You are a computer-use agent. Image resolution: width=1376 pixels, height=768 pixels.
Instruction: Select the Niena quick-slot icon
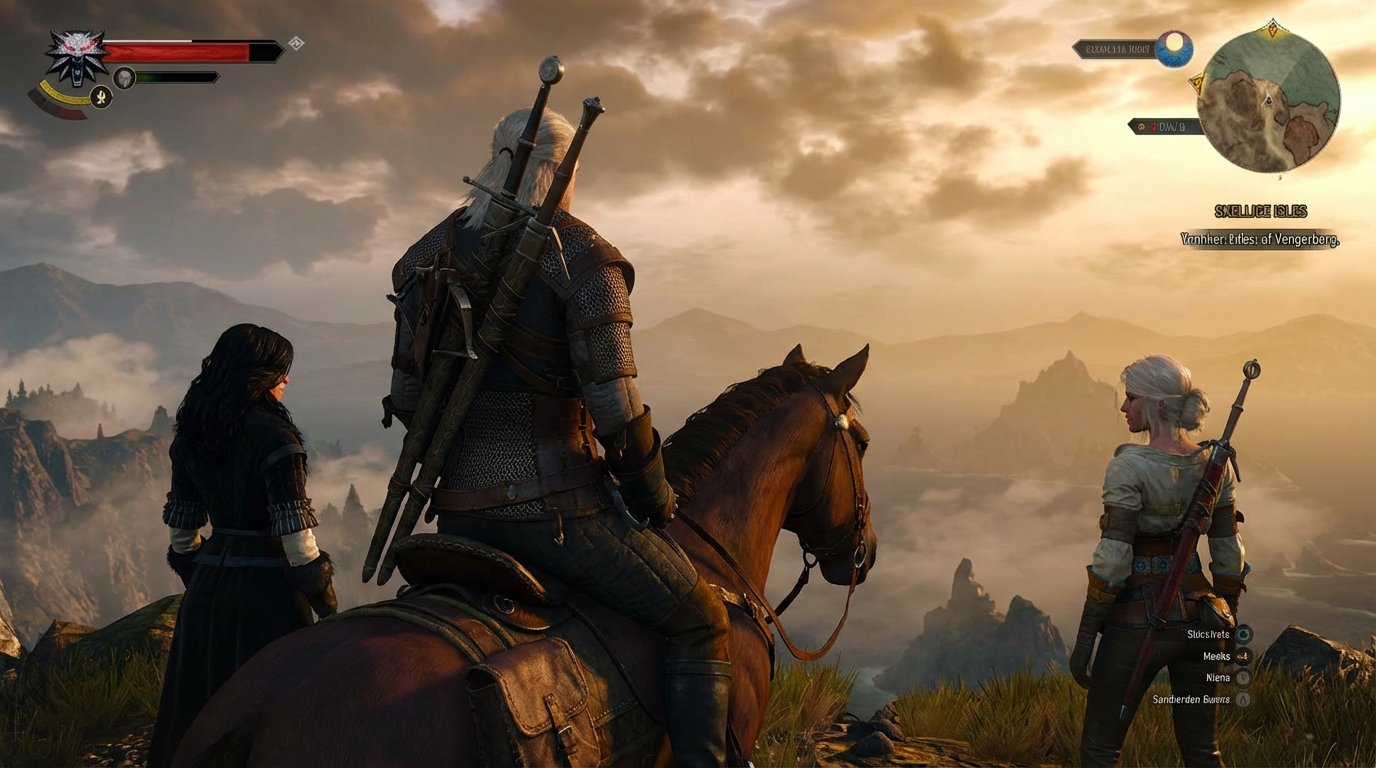point(1242,678)
